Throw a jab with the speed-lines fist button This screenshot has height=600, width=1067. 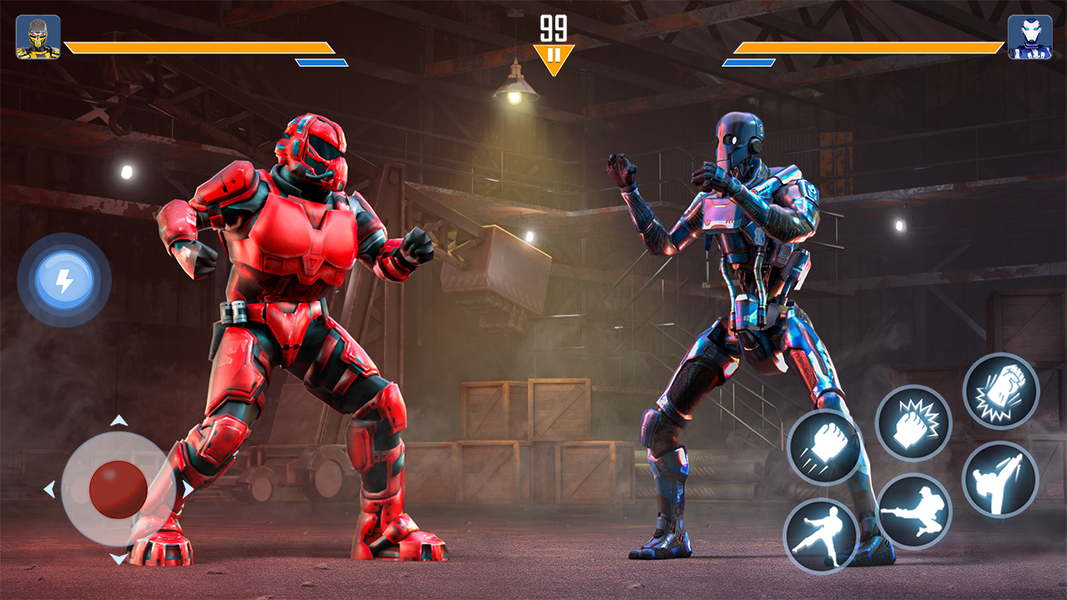point(825,447)
